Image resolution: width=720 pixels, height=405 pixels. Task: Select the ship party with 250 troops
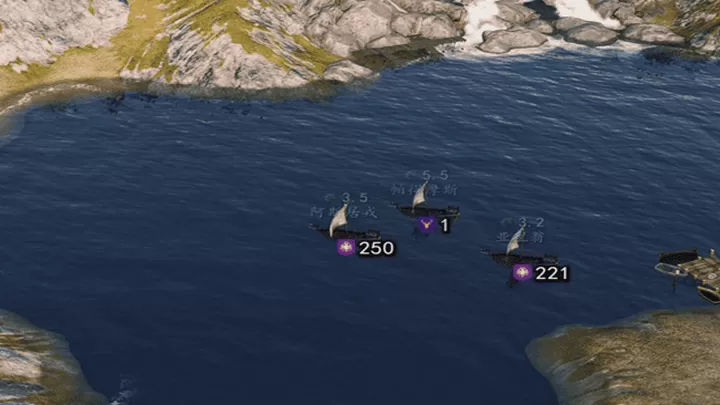[343, 228]
